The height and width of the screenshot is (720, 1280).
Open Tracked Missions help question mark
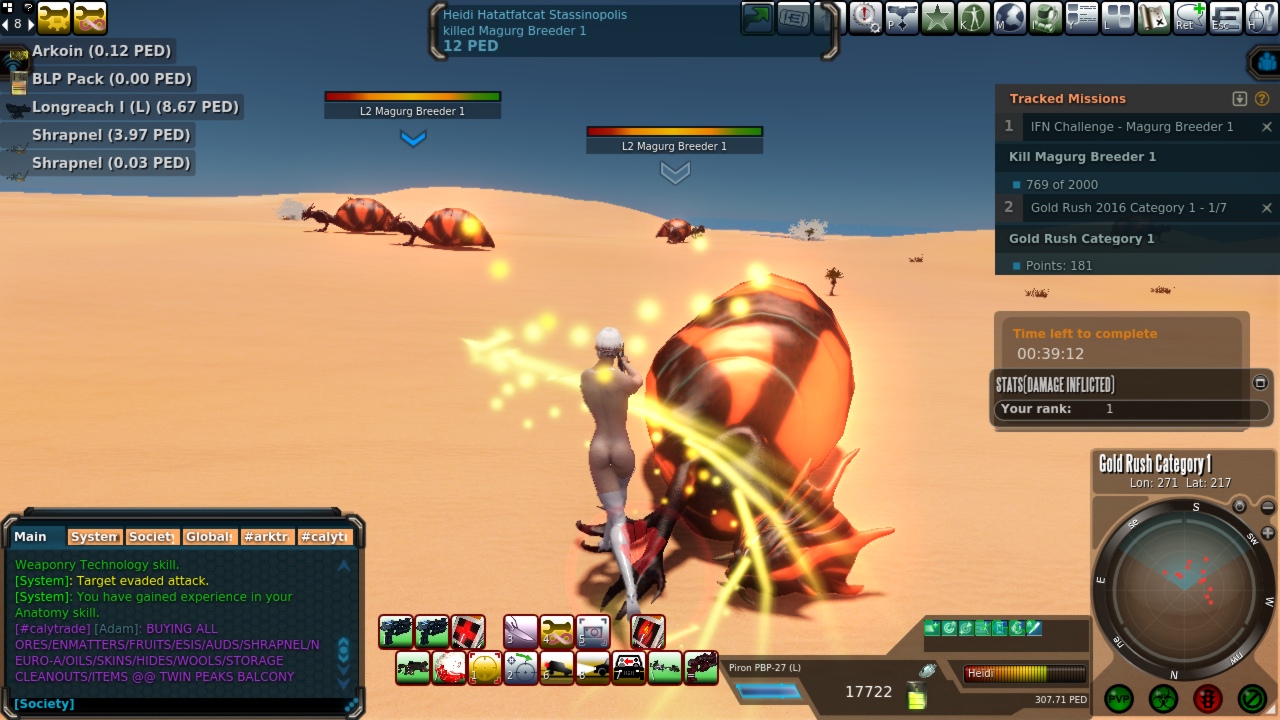(1262, 99)
